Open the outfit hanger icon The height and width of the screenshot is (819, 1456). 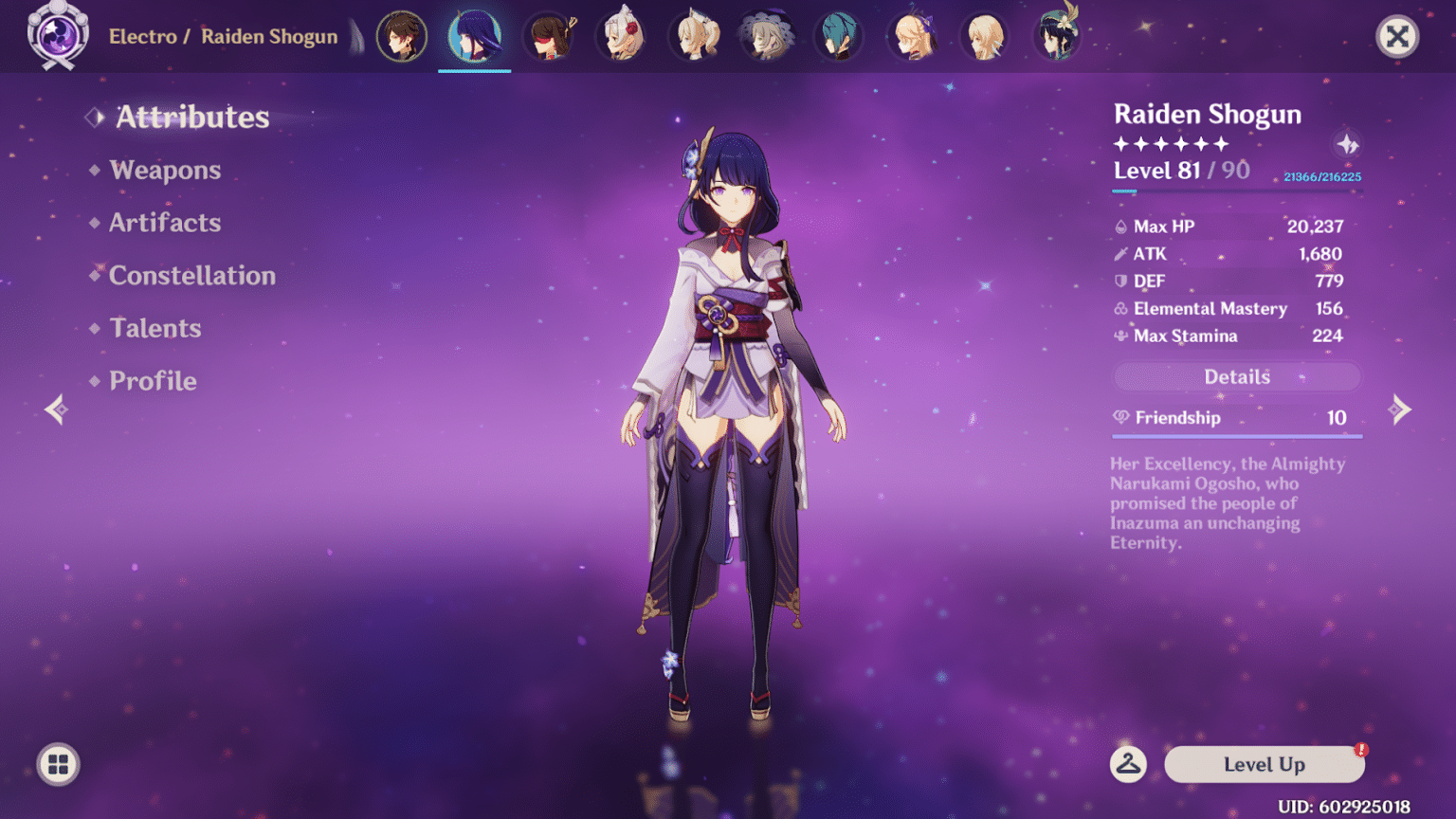click(x=1128, y=764)
